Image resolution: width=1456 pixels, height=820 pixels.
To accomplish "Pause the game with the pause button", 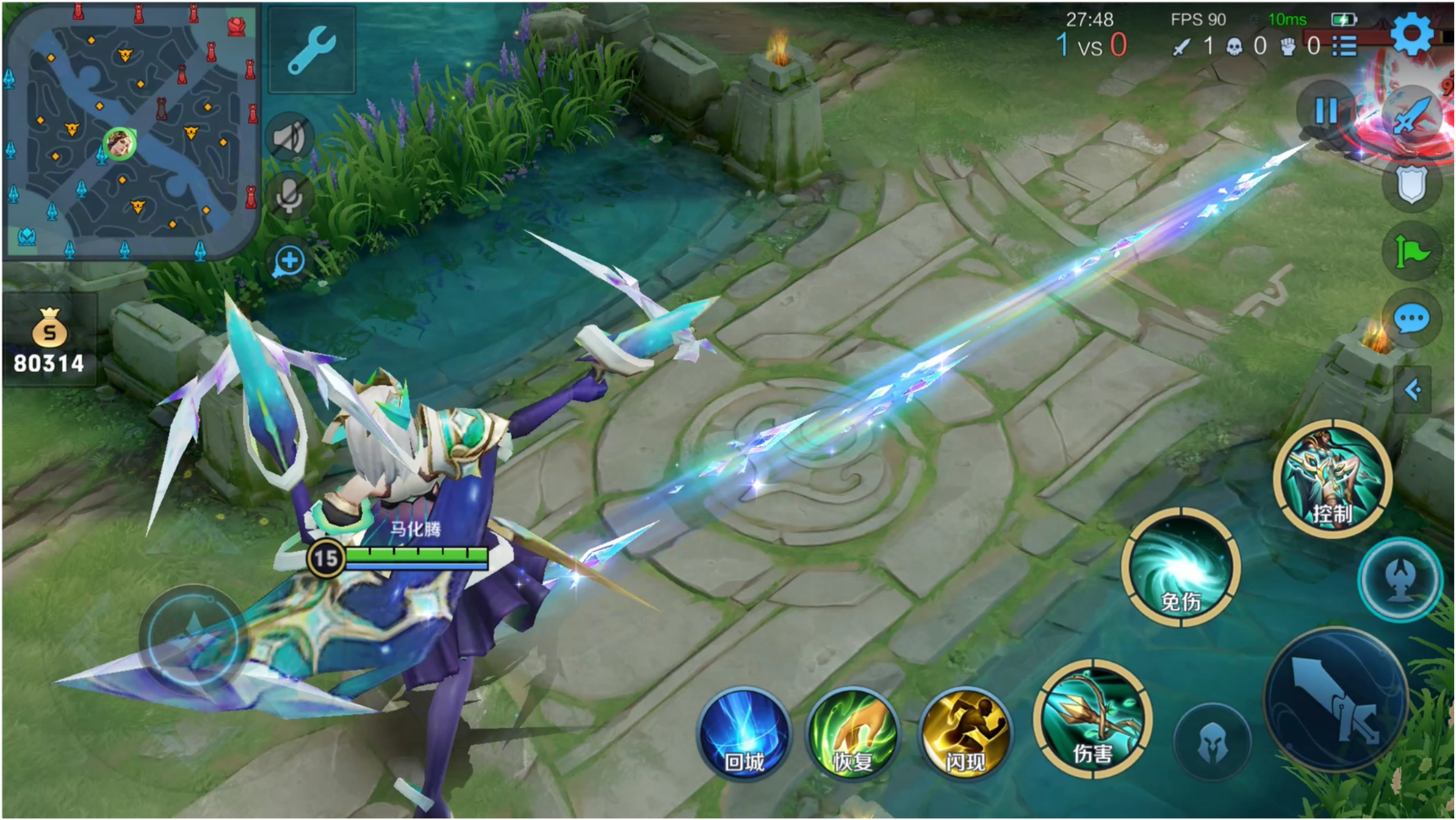I will 1326,111.
